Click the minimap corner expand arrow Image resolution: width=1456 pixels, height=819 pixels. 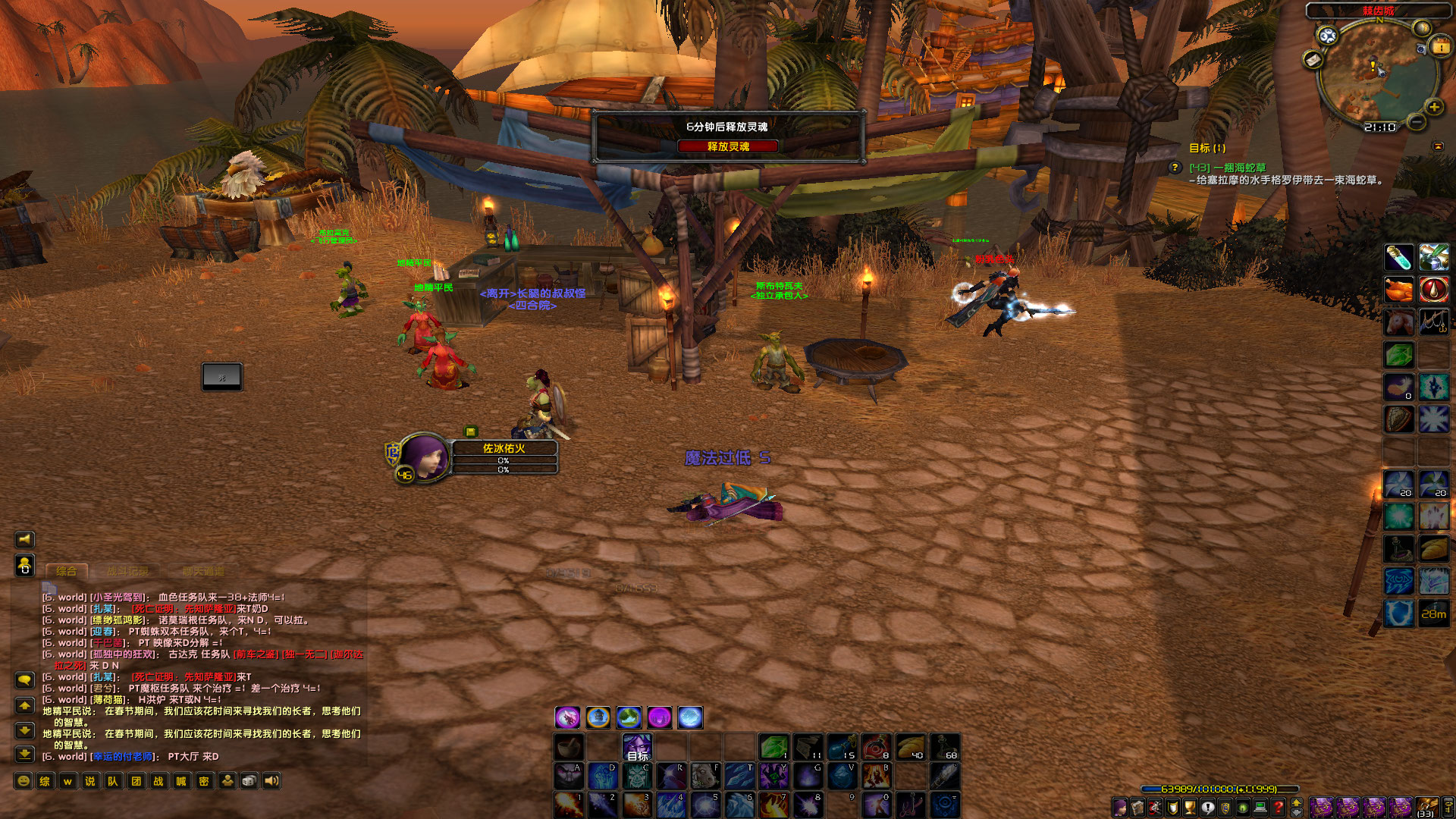(x=1439, y=147)
